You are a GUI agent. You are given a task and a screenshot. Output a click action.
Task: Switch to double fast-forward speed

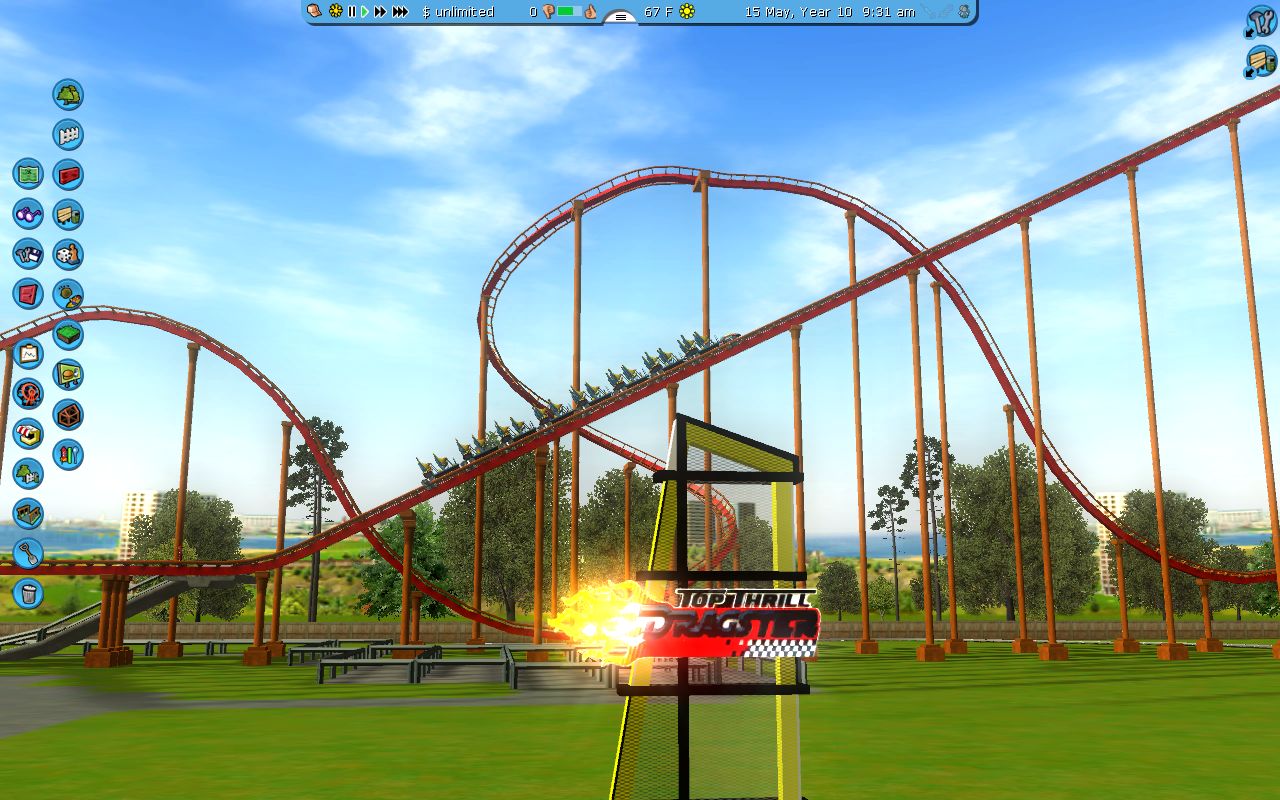point(380,12)
